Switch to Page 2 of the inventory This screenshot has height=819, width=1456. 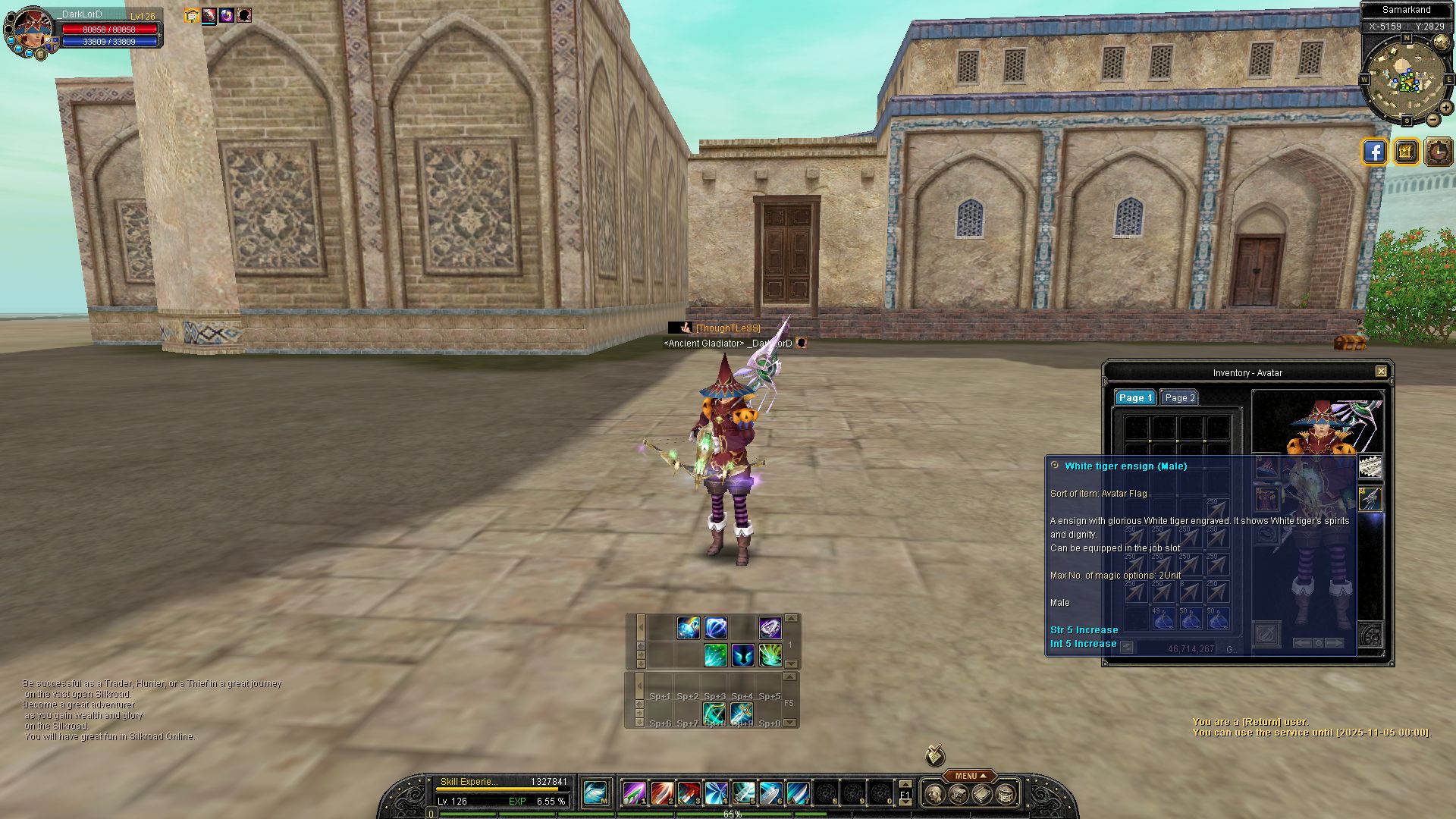click(1179, 398)
